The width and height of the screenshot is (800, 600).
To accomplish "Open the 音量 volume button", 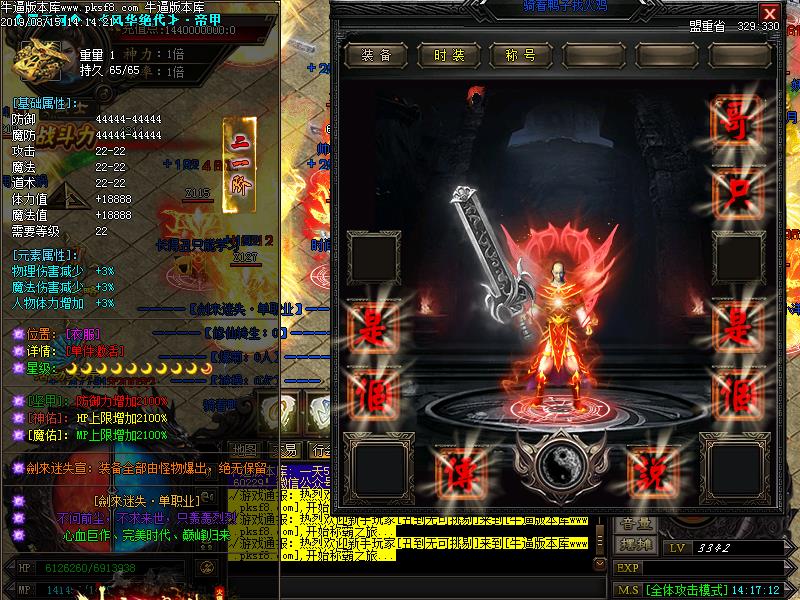I will (636, 523).
